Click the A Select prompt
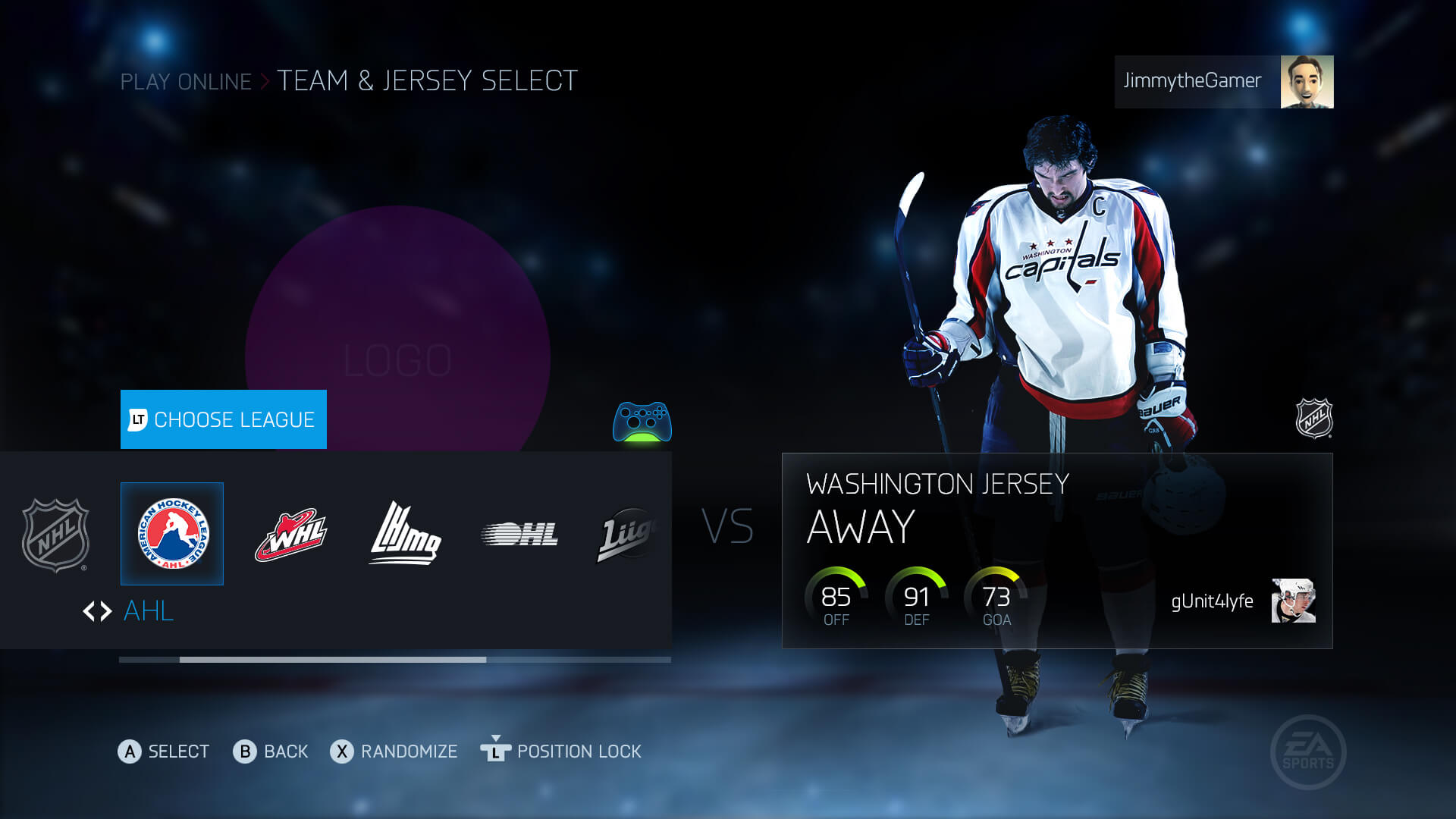 (x=164, y=752)
